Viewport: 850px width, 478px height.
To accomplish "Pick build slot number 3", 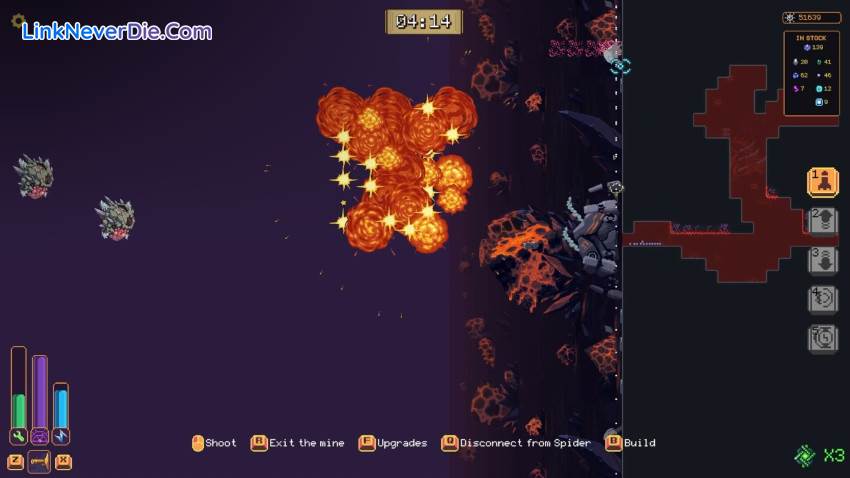I will (x=822, y=260).
